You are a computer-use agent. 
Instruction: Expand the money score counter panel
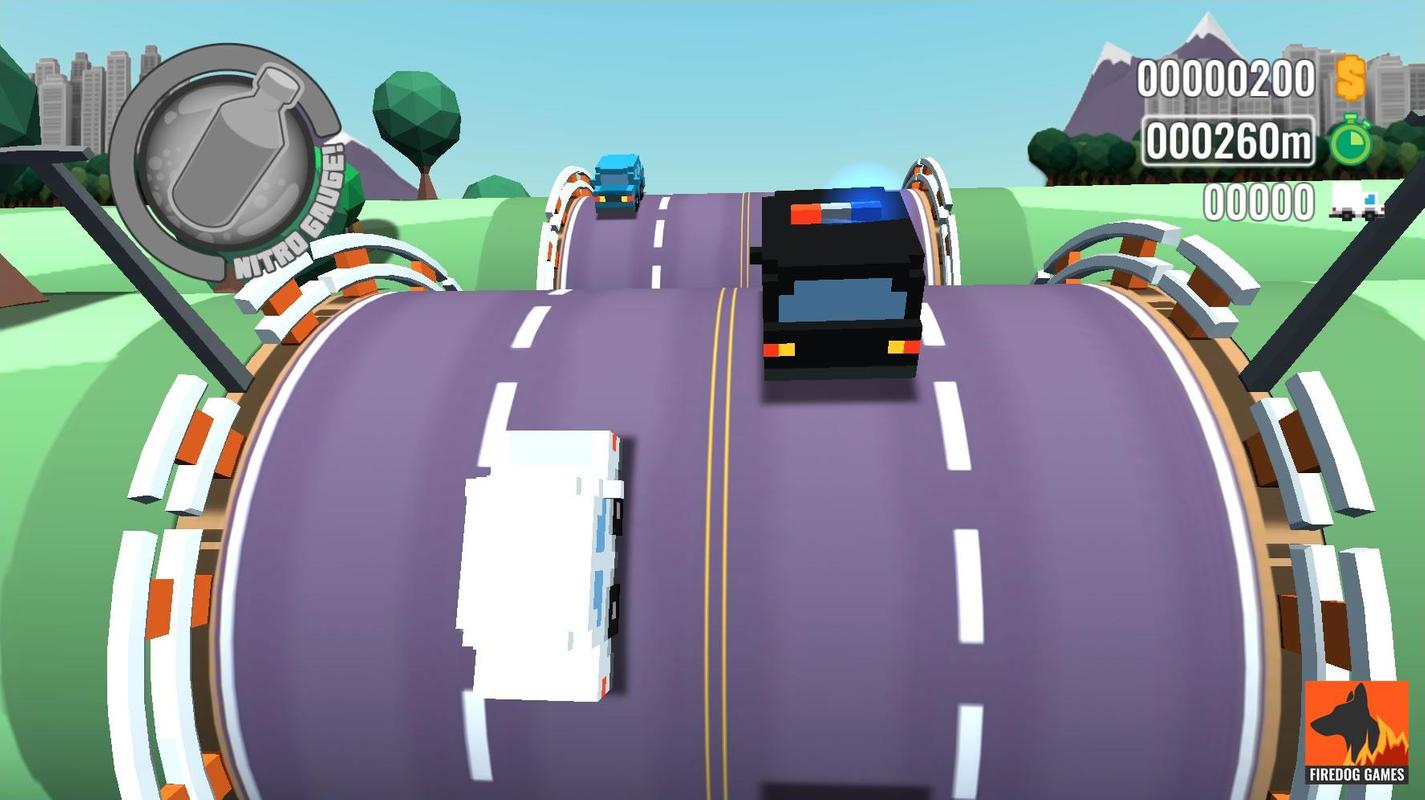point(1226,75)
